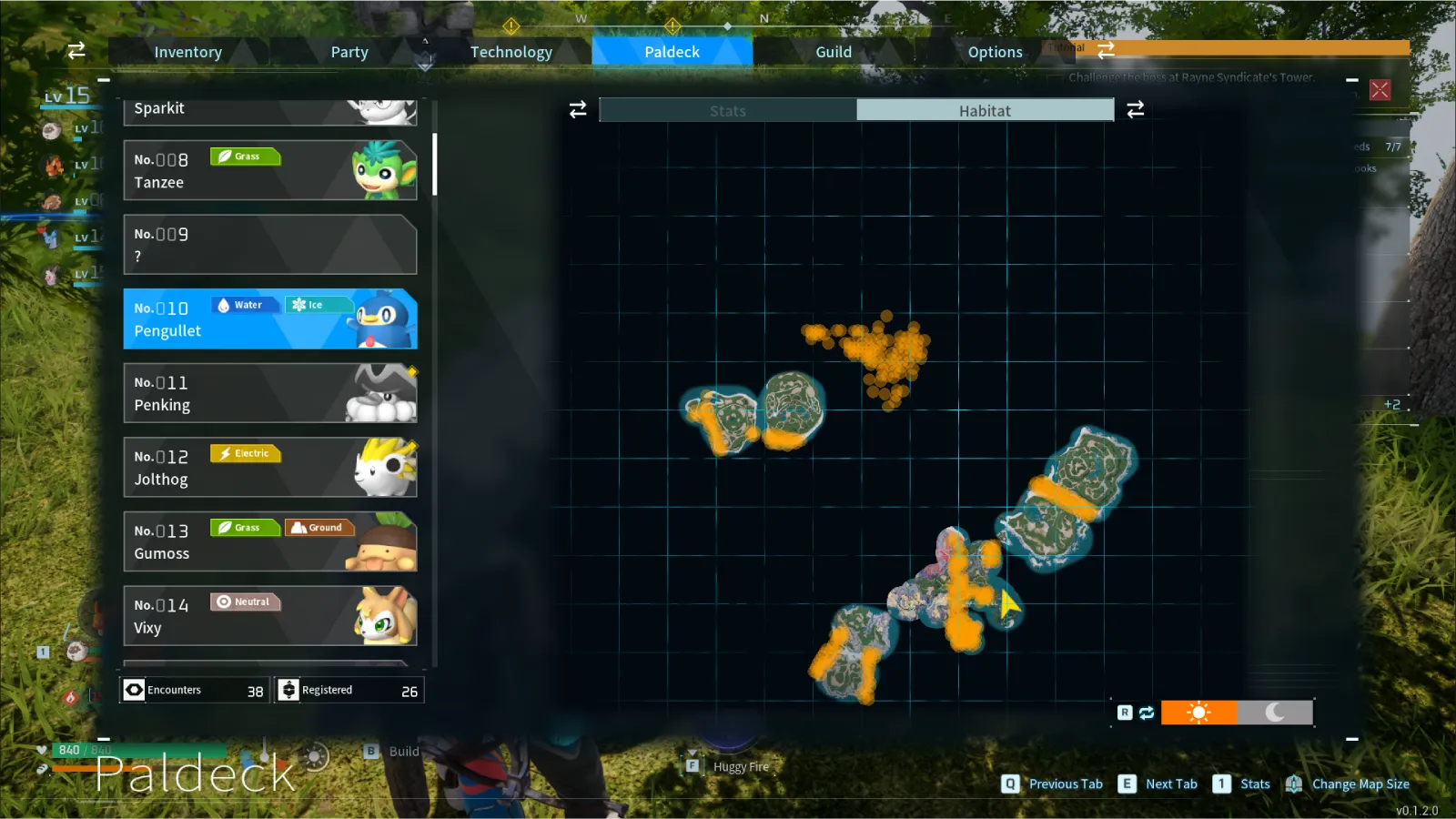Choose the Gumoss entry
Screen dimensions: 1456x819
pos(270,541)
